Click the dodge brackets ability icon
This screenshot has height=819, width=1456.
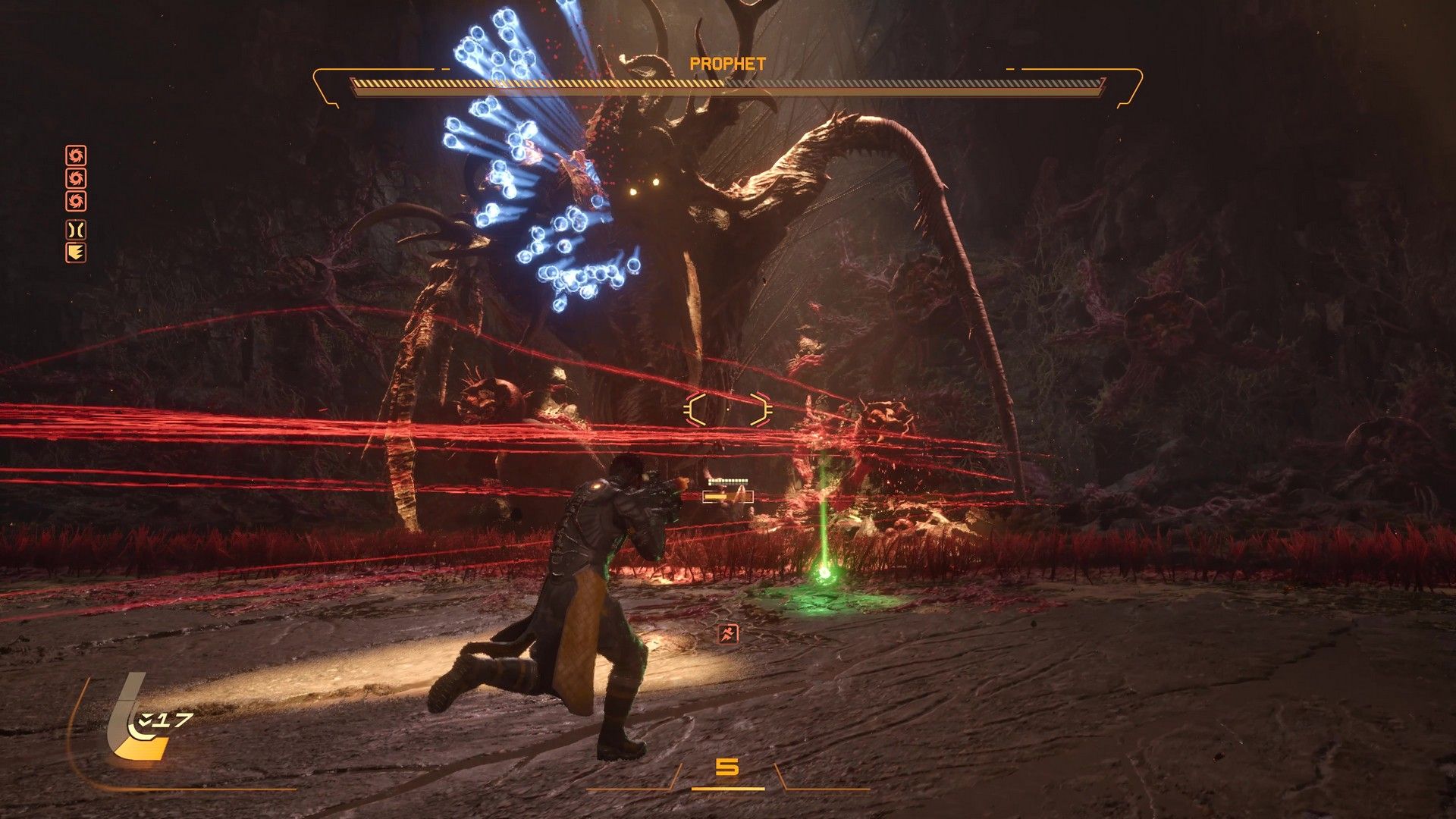76,229
